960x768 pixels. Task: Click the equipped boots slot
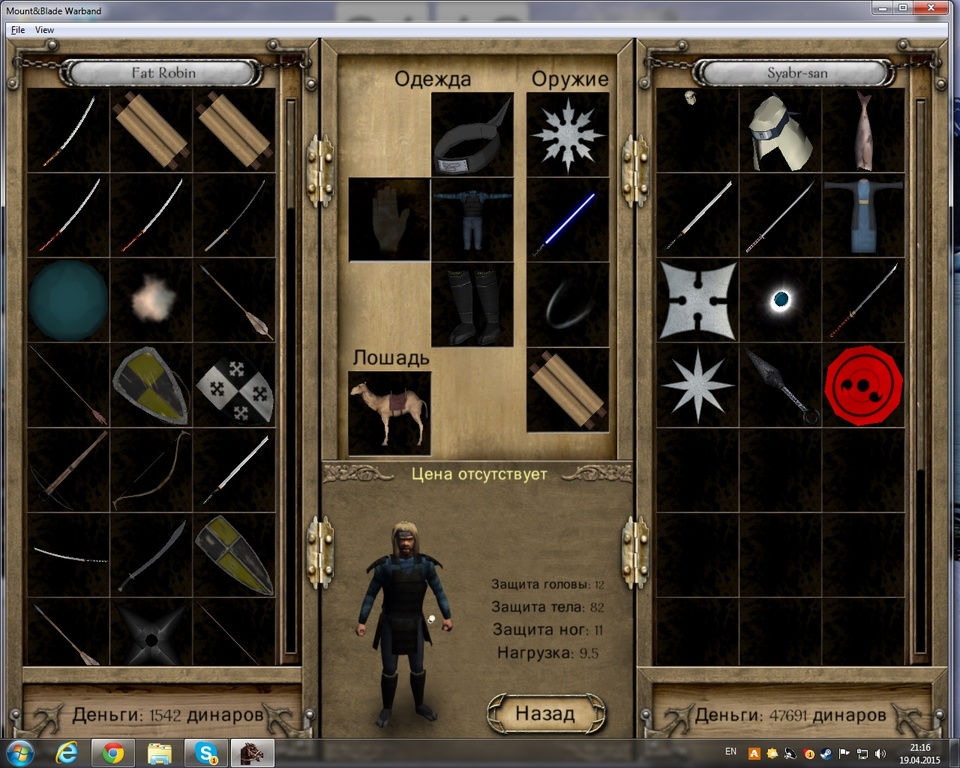coord(472,304)
